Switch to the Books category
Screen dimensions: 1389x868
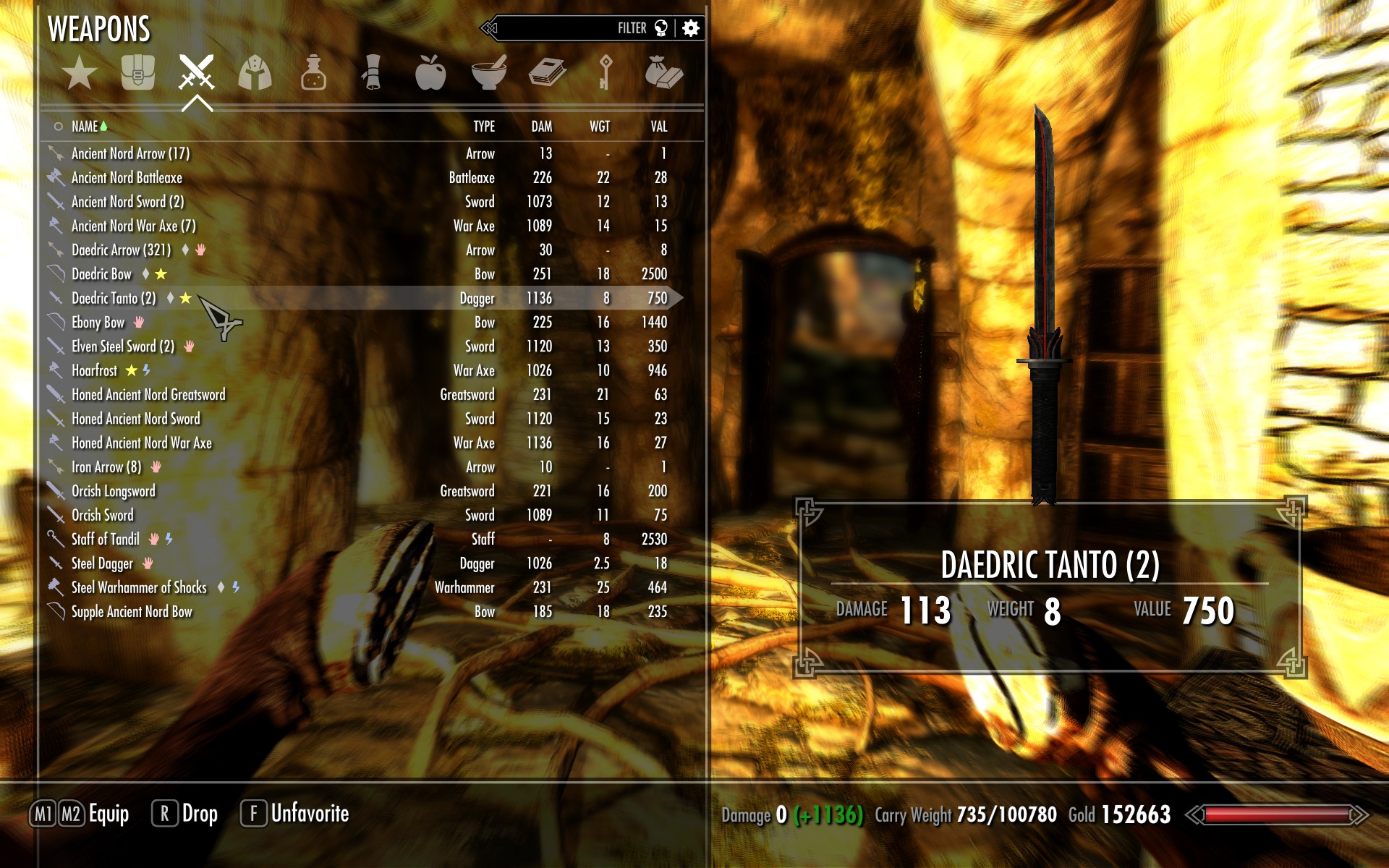(548, 73)
